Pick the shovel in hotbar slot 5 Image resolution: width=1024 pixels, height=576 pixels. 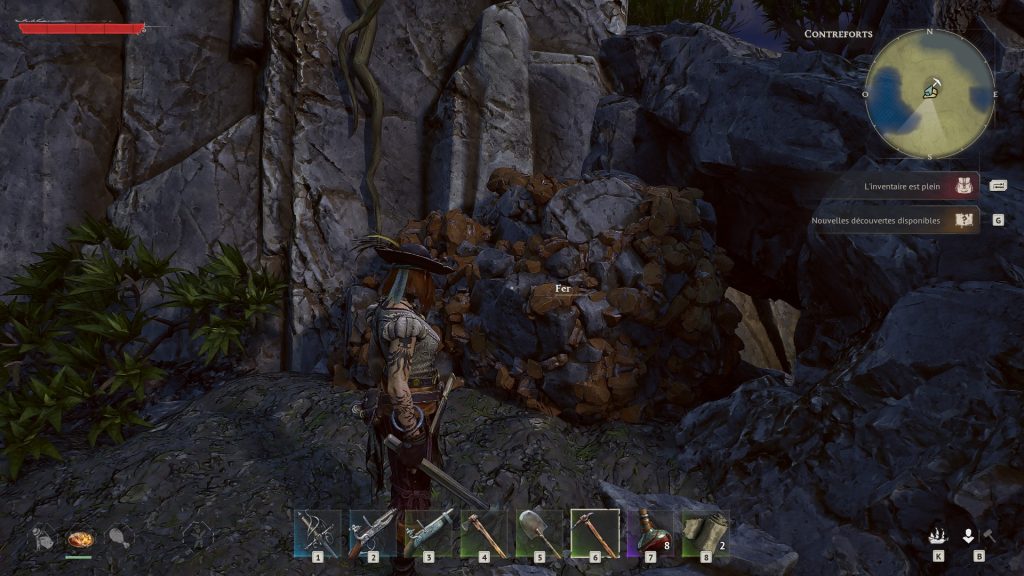pos(539,532)
